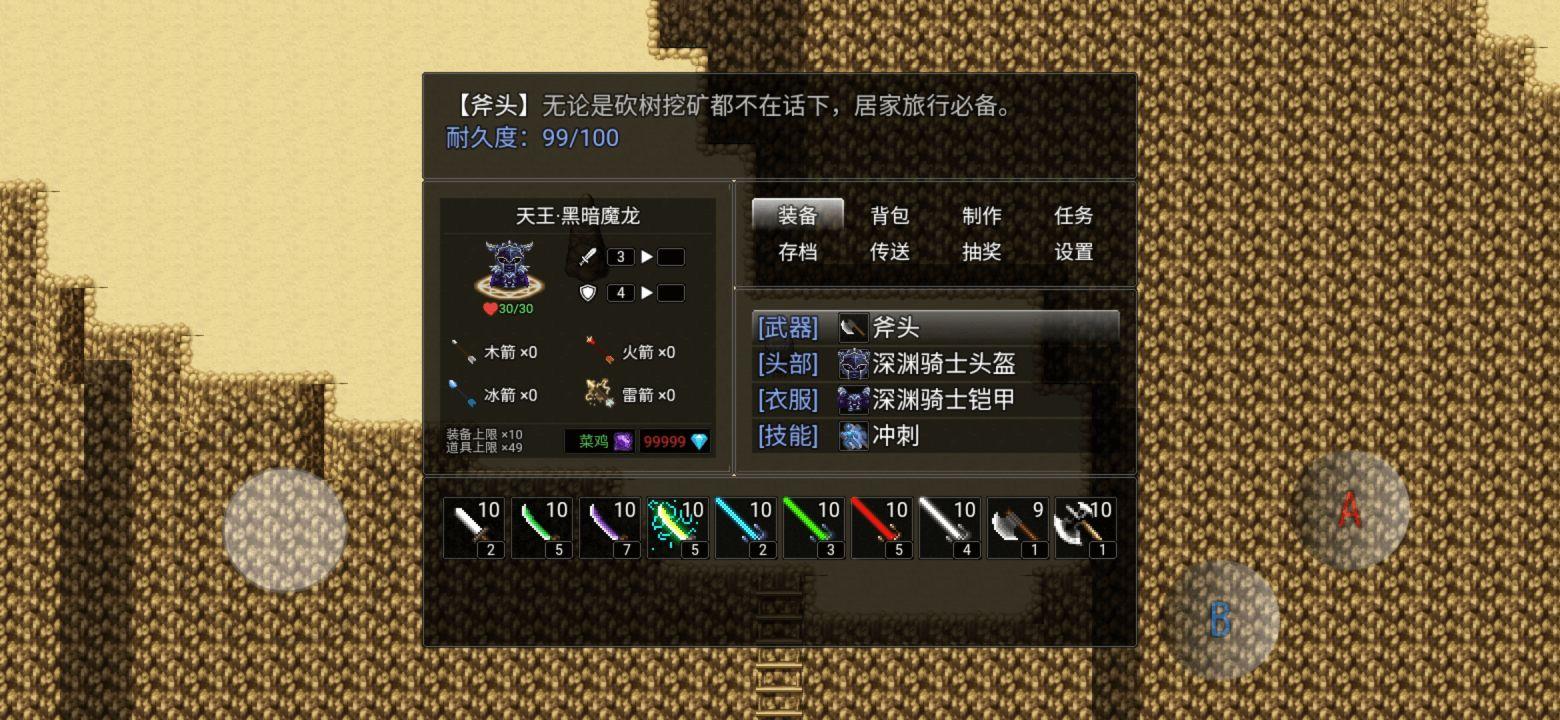The image size is (1560, 720).
Task: Select the axe item with 9 count in hotbar
Action: pyautogui.click(x=1018, y=525)
